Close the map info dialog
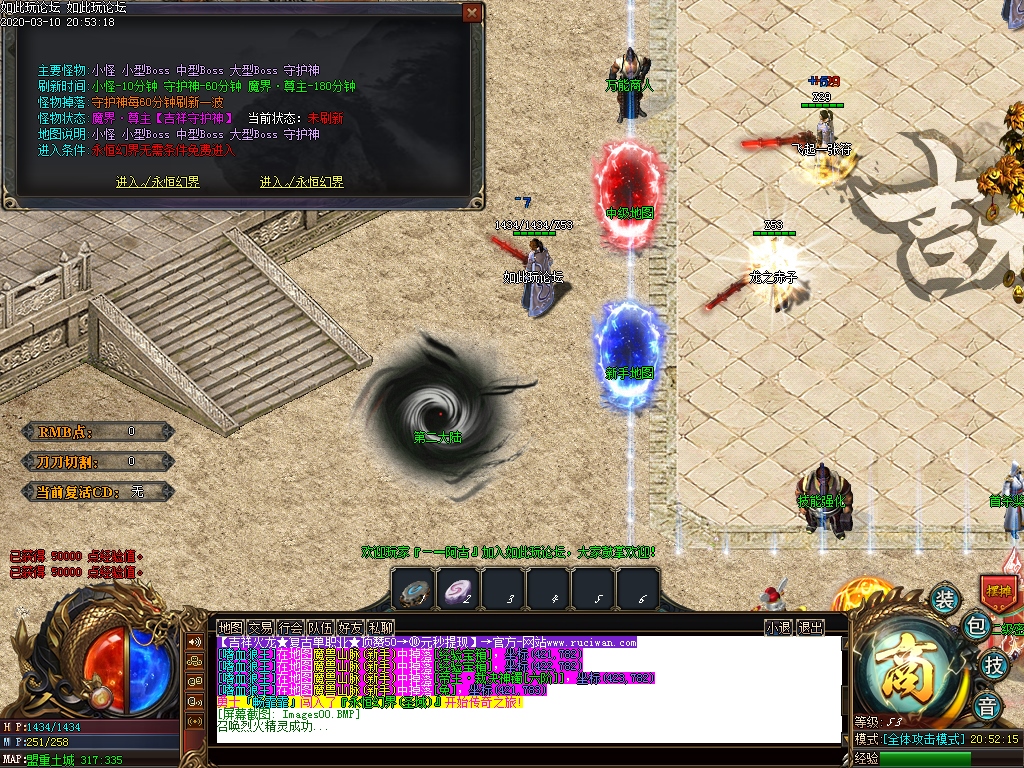This screenshot has width=1024, height=768. [471, 12]
